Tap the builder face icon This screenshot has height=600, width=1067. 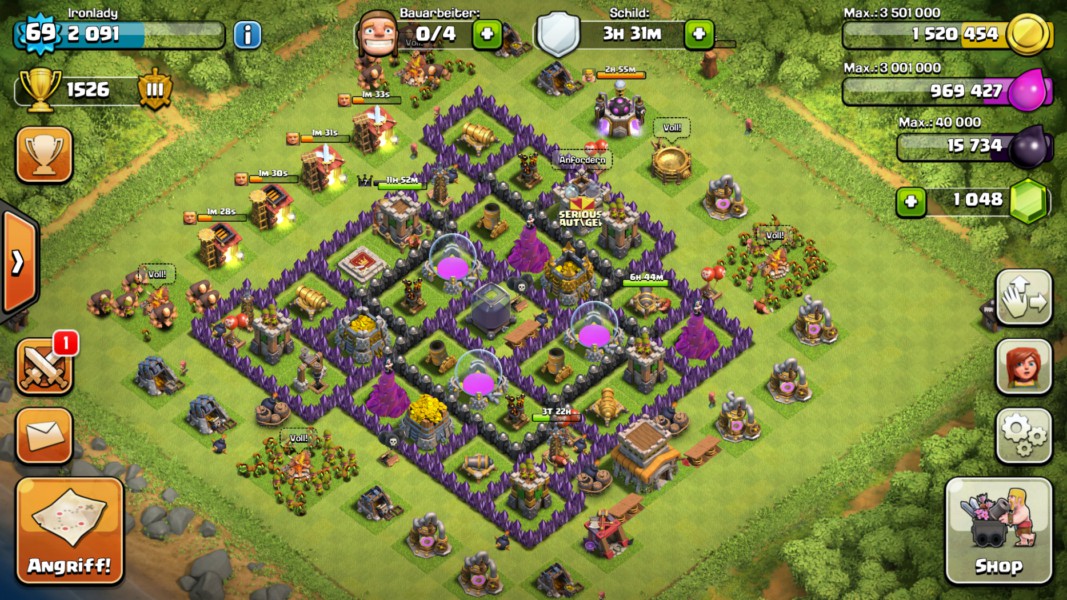click(x=375, y=34)
